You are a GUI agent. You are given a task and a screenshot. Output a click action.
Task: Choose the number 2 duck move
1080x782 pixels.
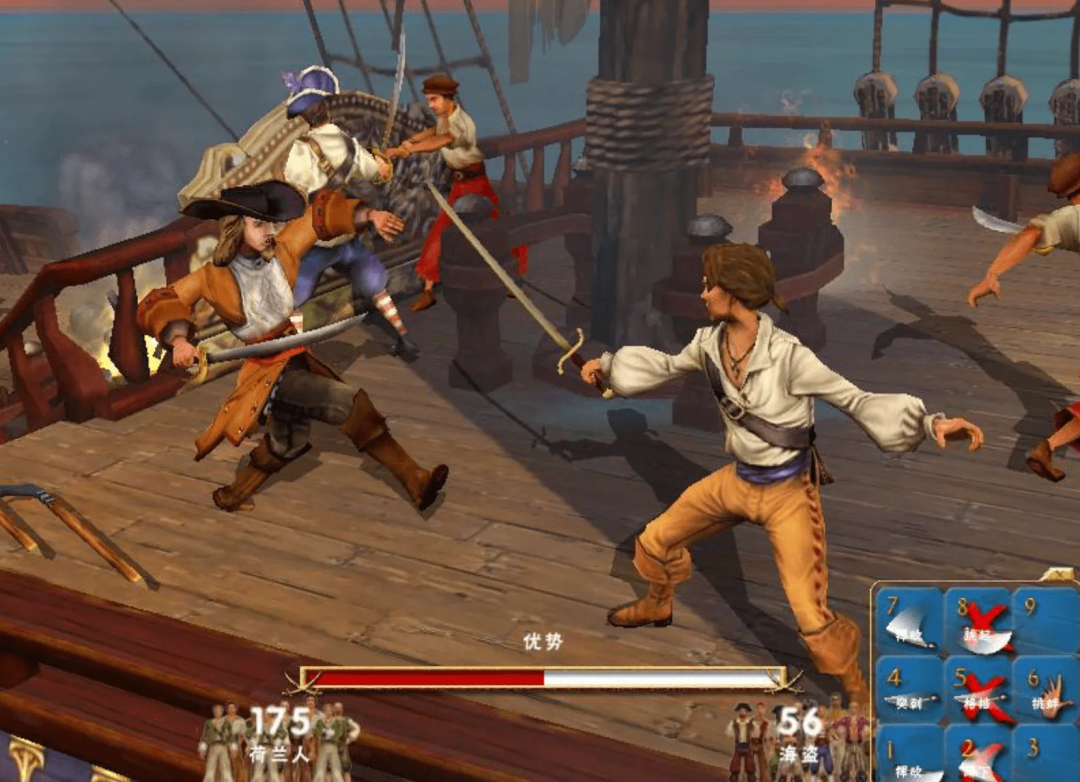977,755
